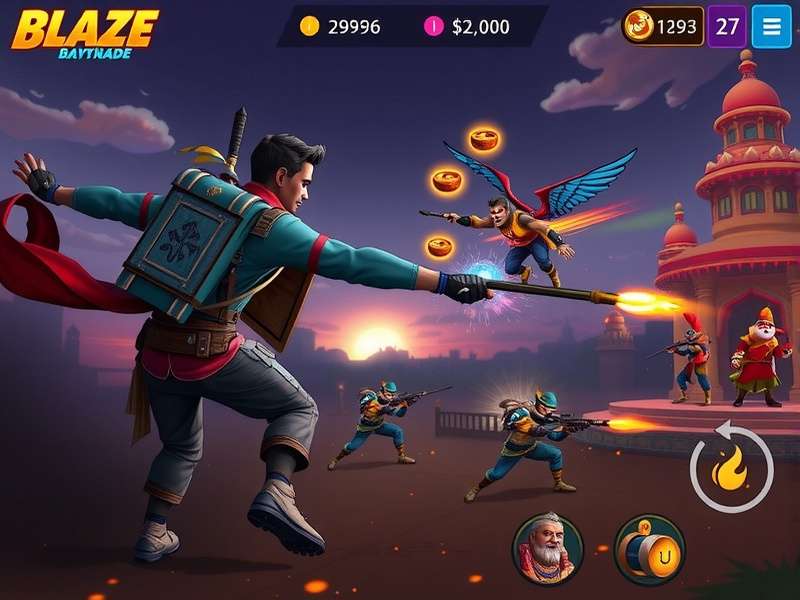Viewport: 800px width, 600px height.
Task: Open the blue hamburger menu
Action: coord(770,26)
